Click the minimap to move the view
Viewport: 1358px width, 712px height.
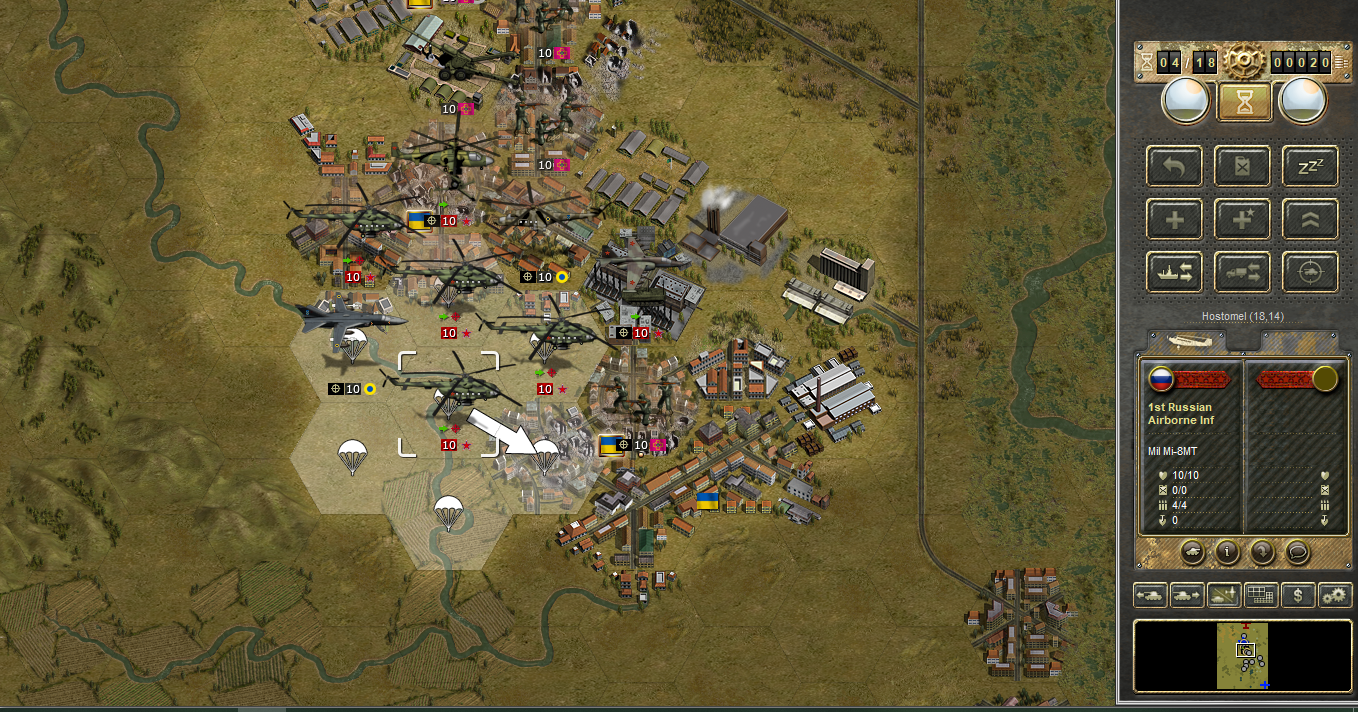1243,655
